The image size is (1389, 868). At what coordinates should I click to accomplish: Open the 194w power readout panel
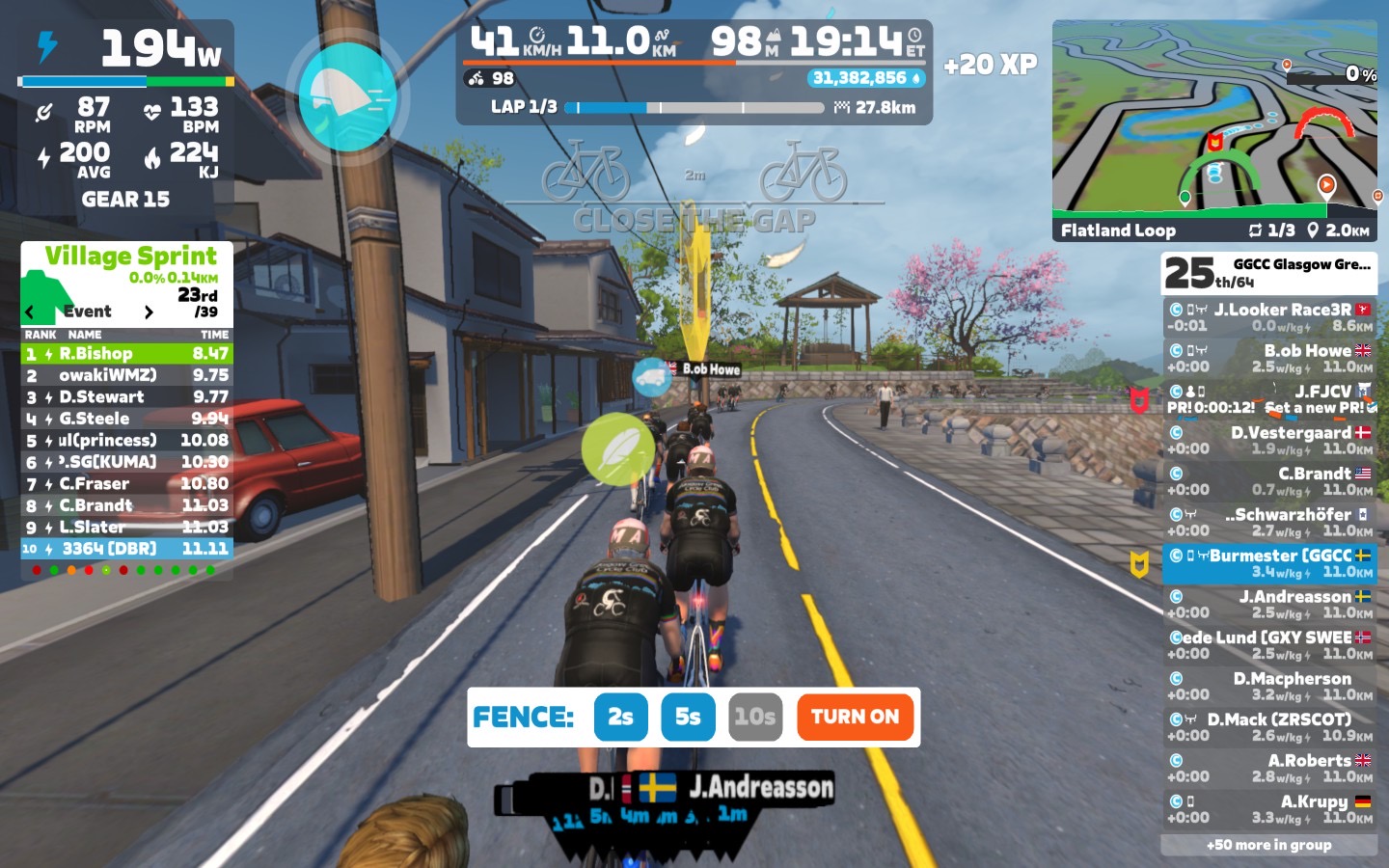[126, 48]
